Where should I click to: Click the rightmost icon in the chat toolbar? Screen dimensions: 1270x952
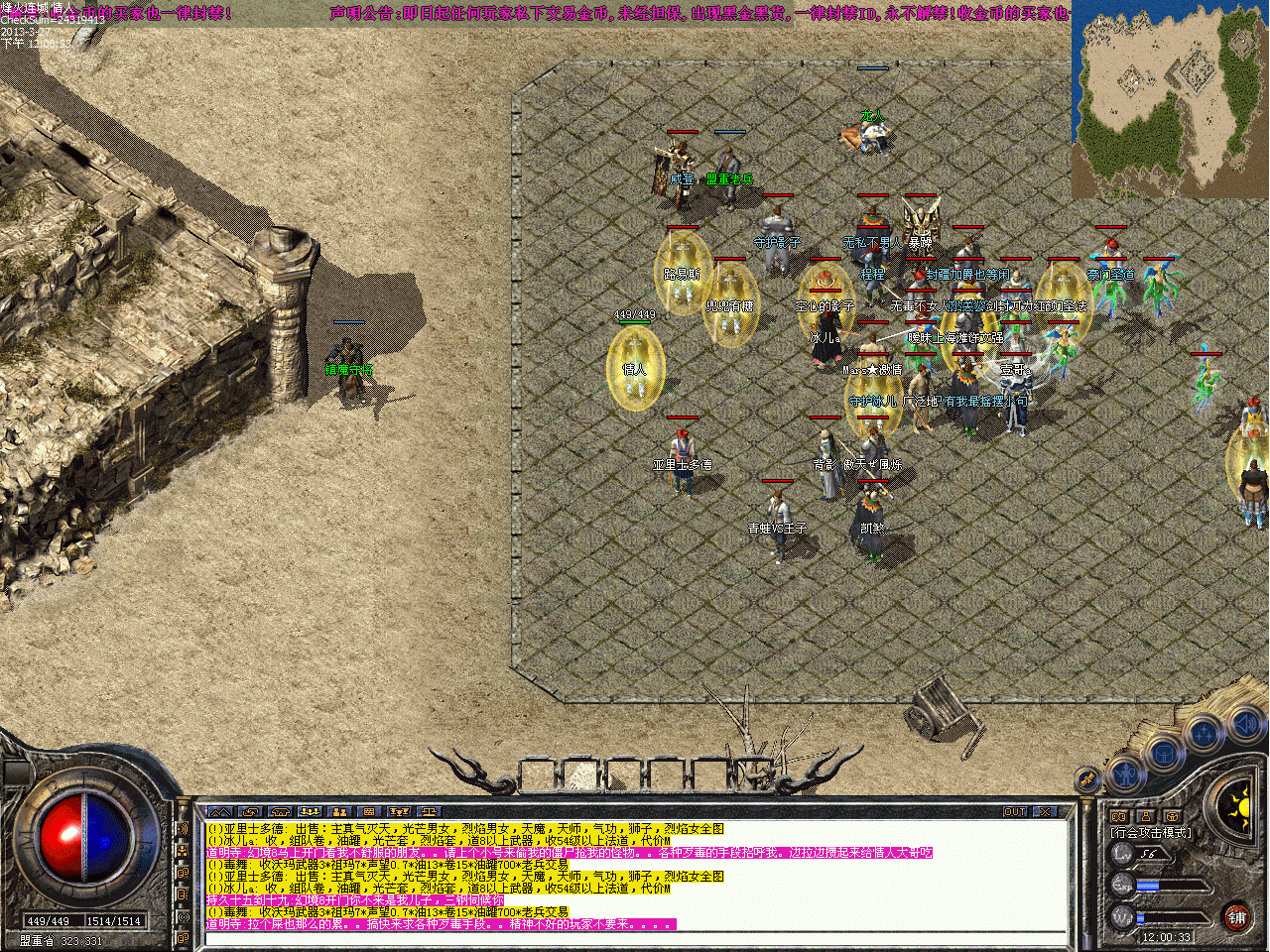pos(429,812)
